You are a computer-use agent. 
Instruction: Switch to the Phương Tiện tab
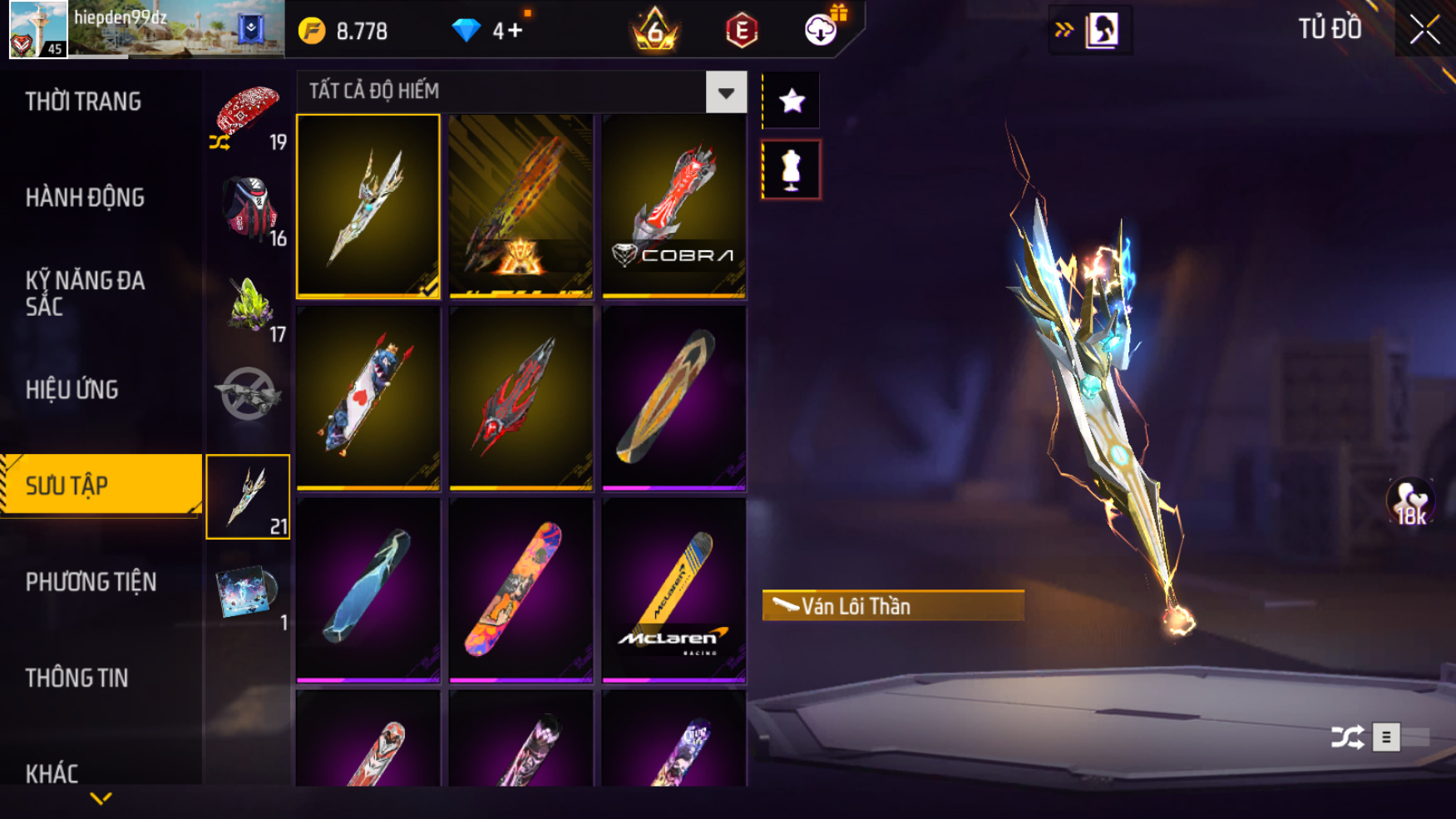[91, 582]
